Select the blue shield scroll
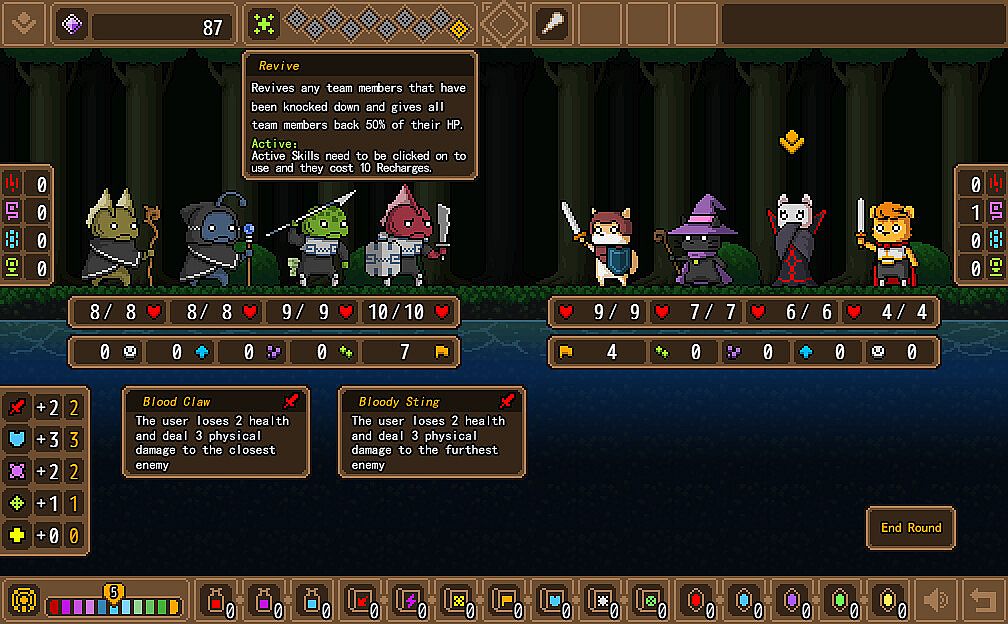1008x624 pixels. pos(553,600)
